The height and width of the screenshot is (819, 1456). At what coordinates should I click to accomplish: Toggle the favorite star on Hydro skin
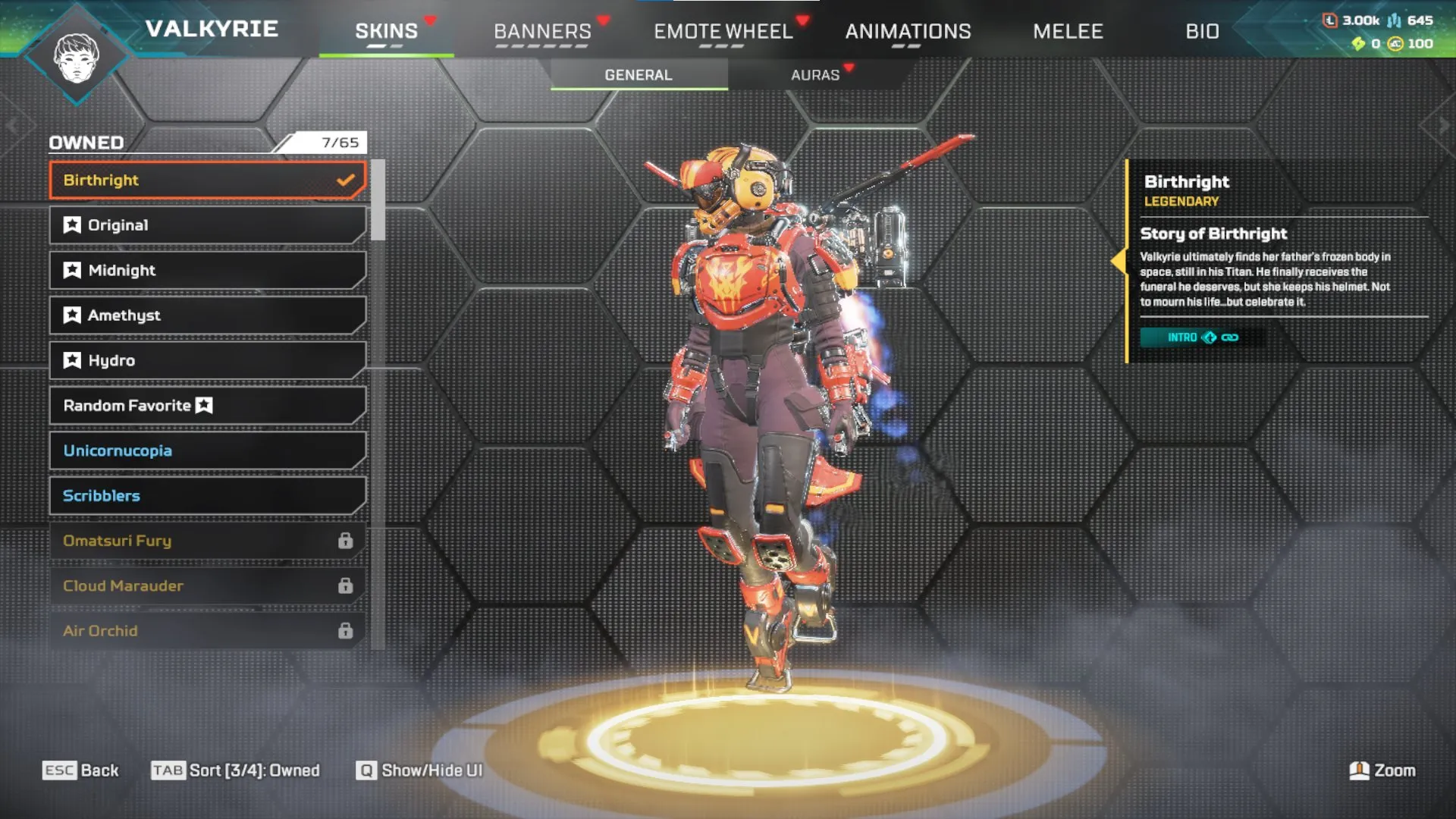(x=71, y=360)
